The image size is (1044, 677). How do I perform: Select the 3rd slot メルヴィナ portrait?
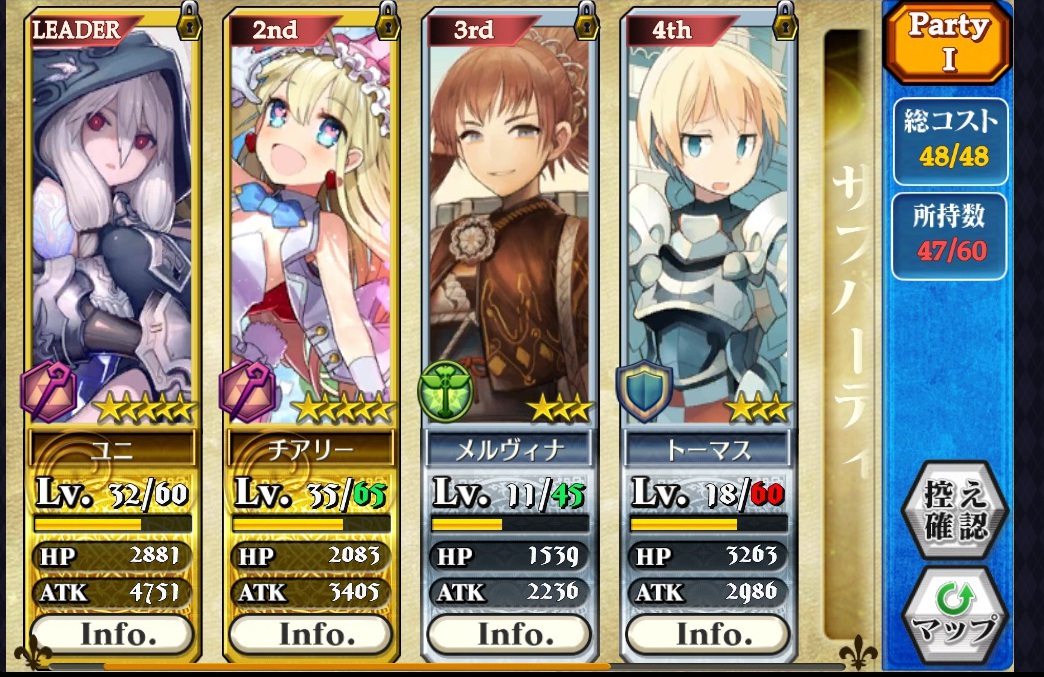tap(508, 220)
